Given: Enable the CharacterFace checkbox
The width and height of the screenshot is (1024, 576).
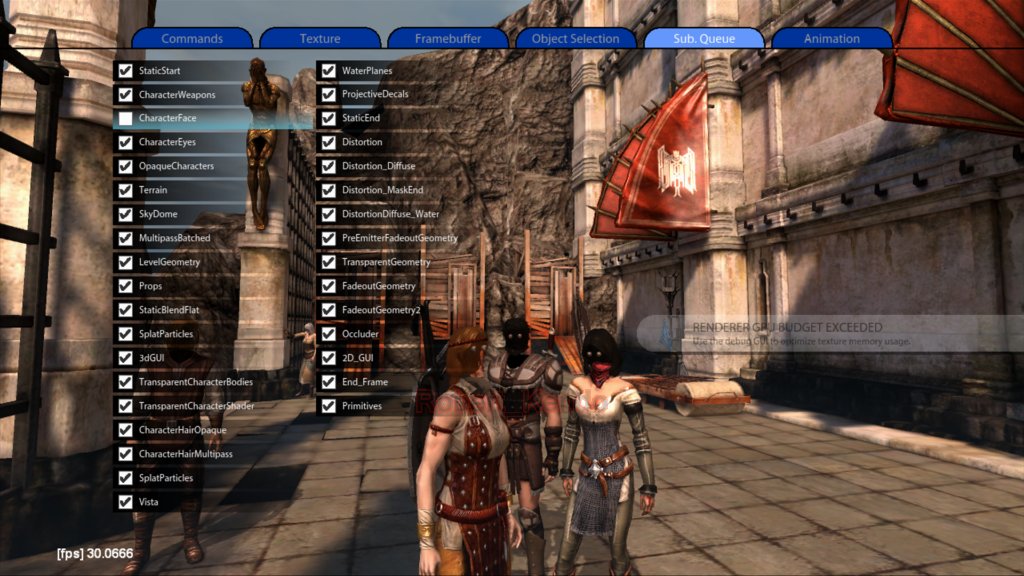Looking at the screenshot, I should coord(125,118).
